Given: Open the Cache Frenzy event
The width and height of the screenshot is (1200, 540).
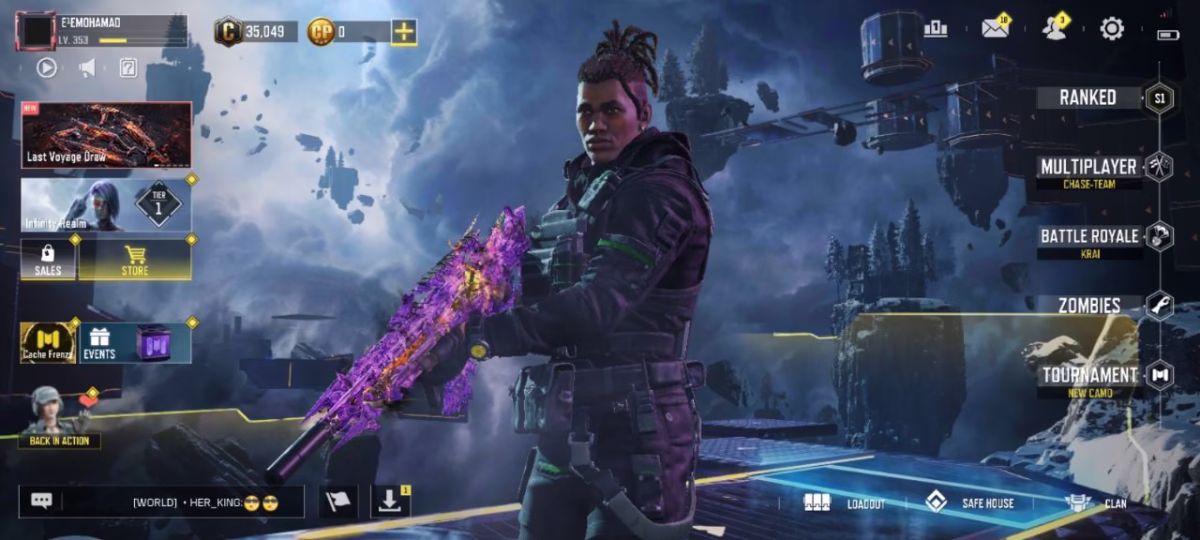Looking at the screenshot, I should click(x=48, y=342).
